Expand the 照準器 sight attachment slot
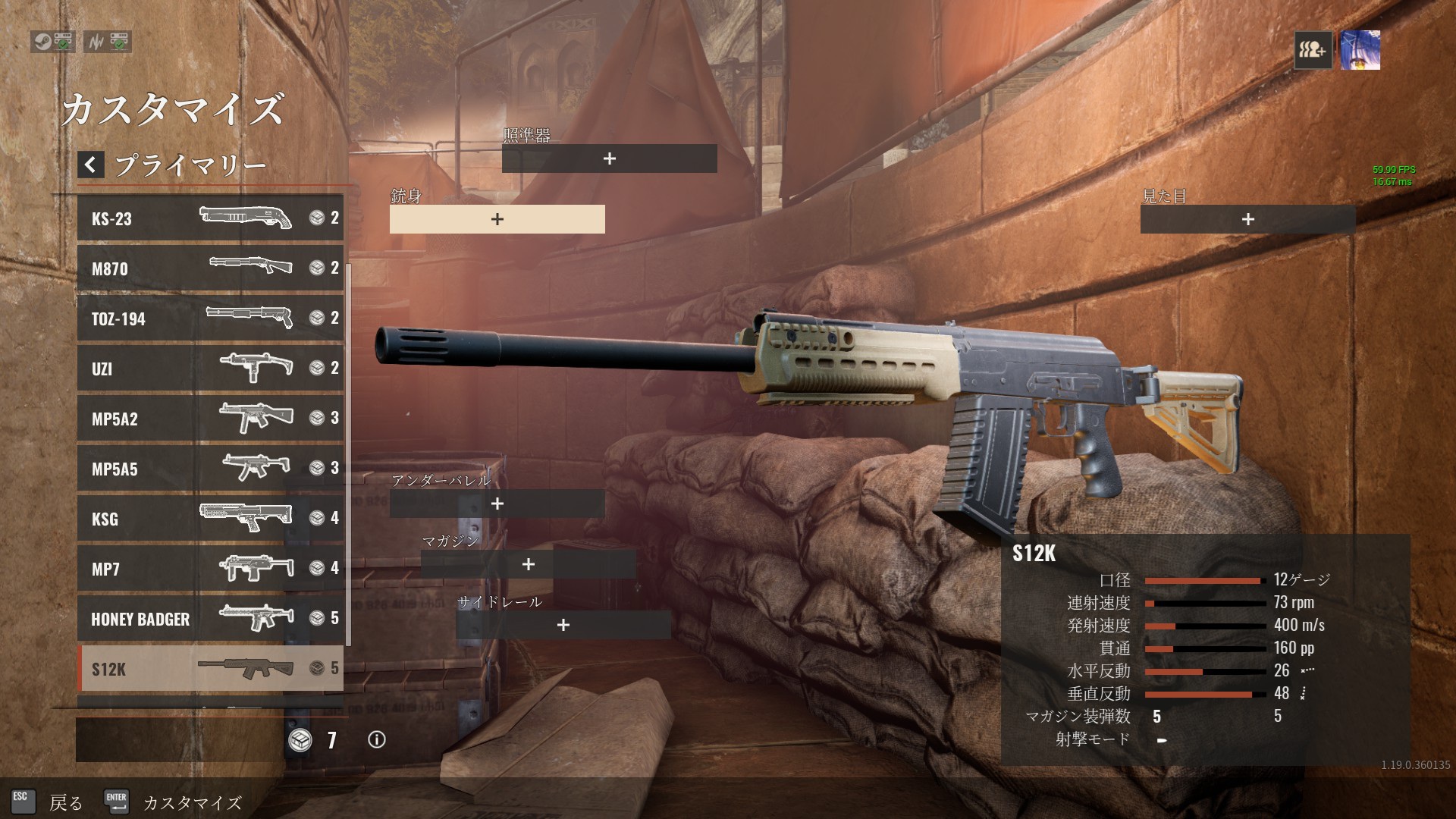1456x819 pixels. 608,159
